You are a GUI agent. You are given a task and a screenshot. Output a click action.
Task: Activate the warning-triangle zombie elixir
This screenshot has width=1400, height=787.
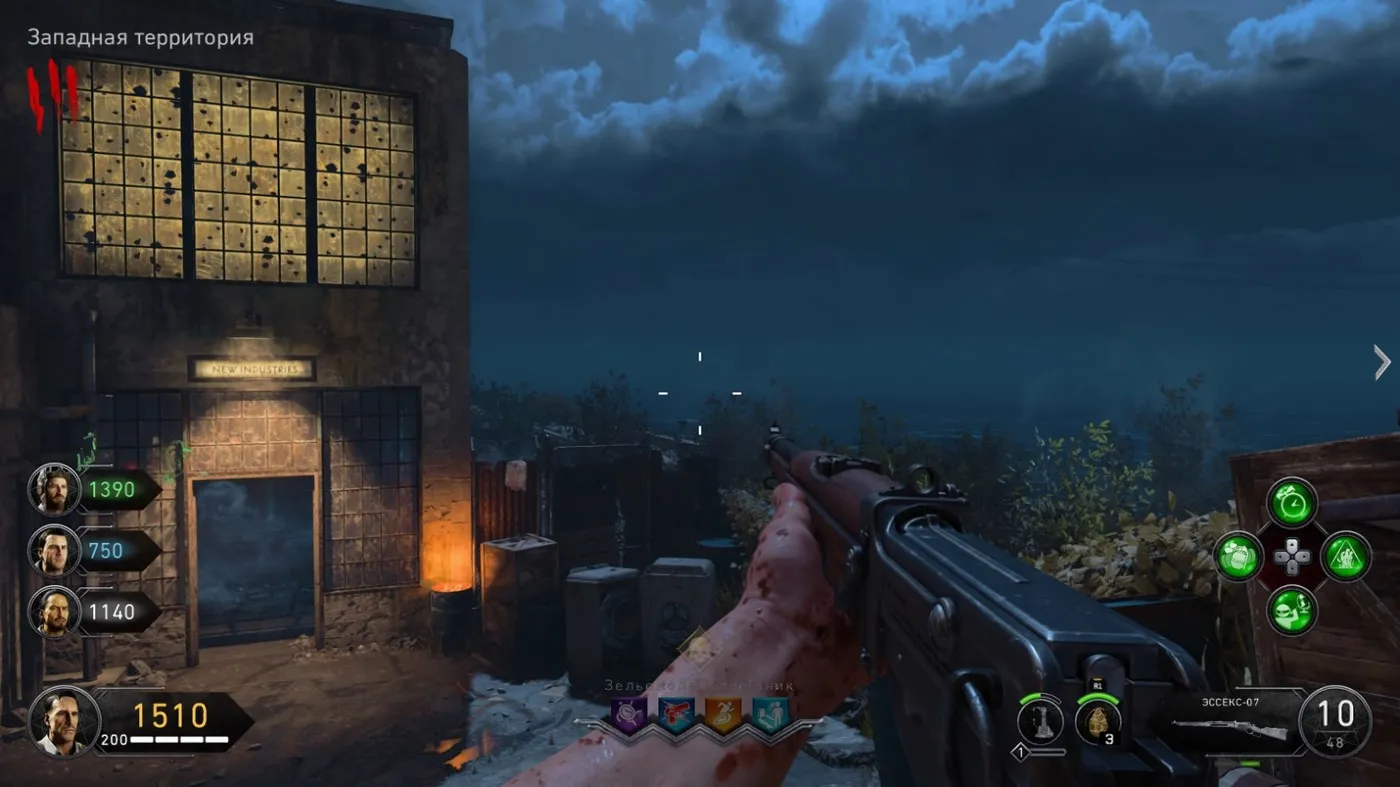tap(1346, 556)
